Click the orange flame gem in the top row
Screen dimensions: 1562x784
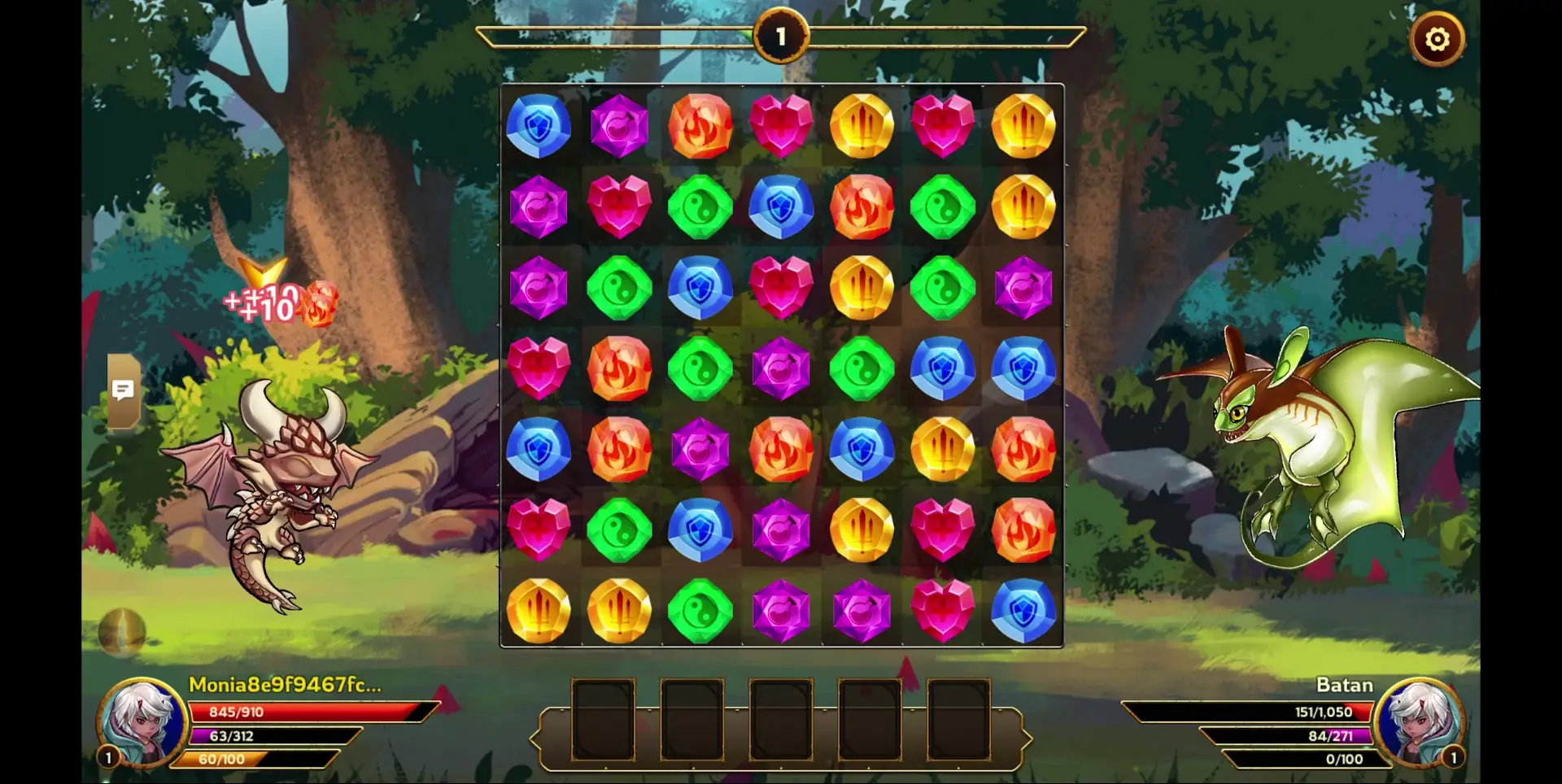click(701, 124)
